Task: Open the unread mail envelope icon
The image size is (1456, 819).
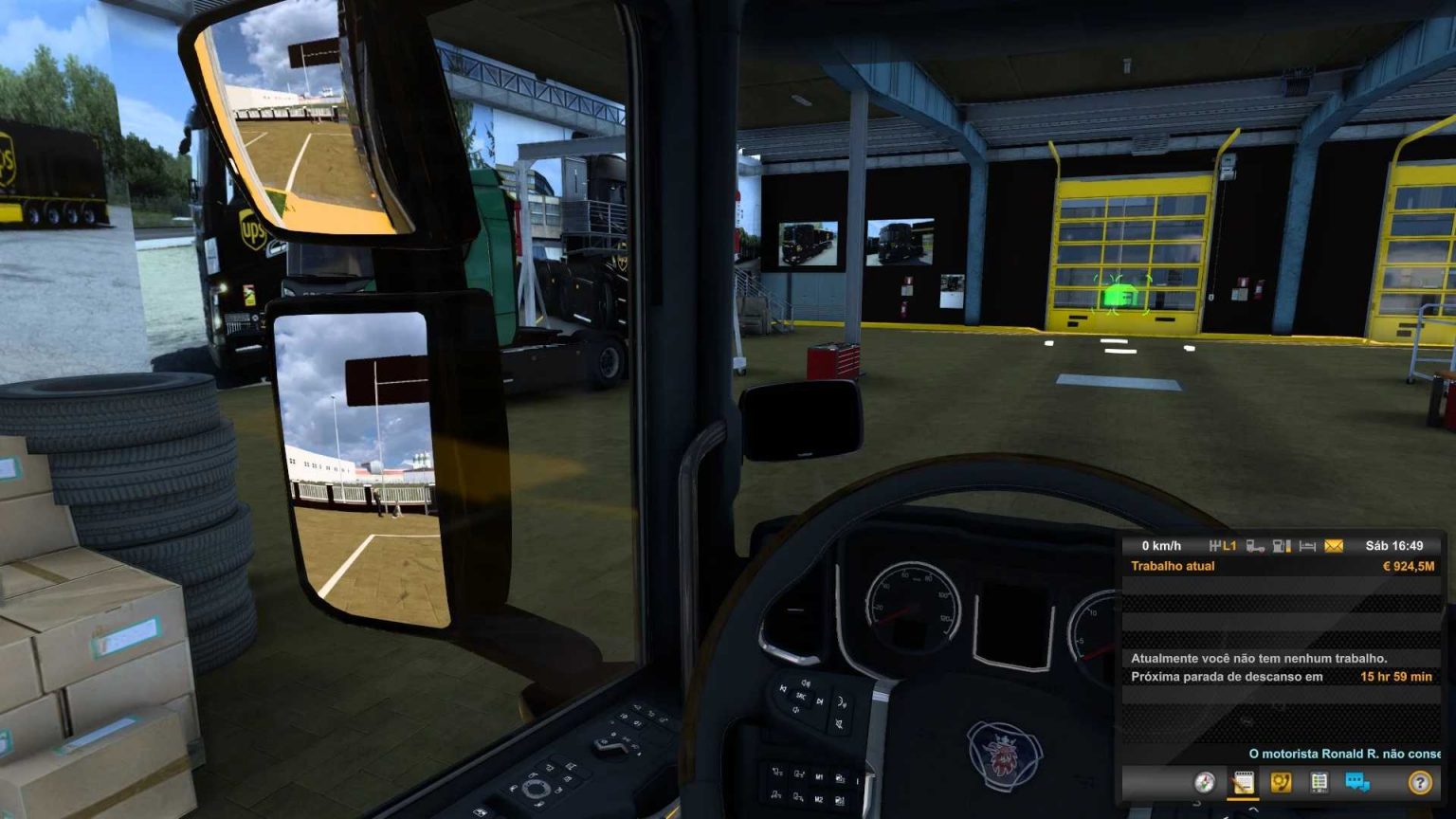Action: pyautogui.click(x=1335, y=546)
